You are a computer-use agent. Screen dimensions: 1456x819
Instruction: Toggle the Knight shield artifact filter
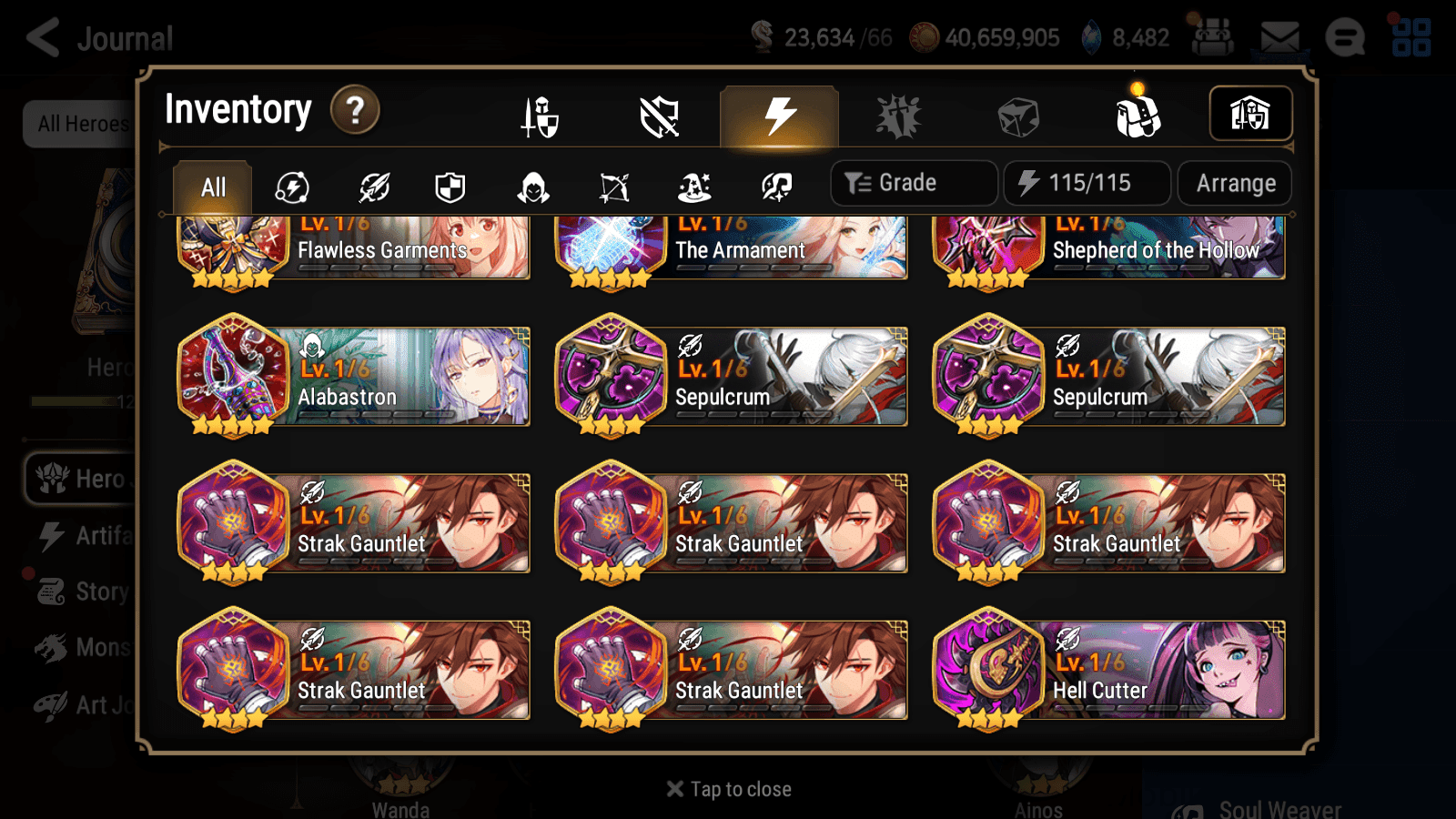coord(452,187)
